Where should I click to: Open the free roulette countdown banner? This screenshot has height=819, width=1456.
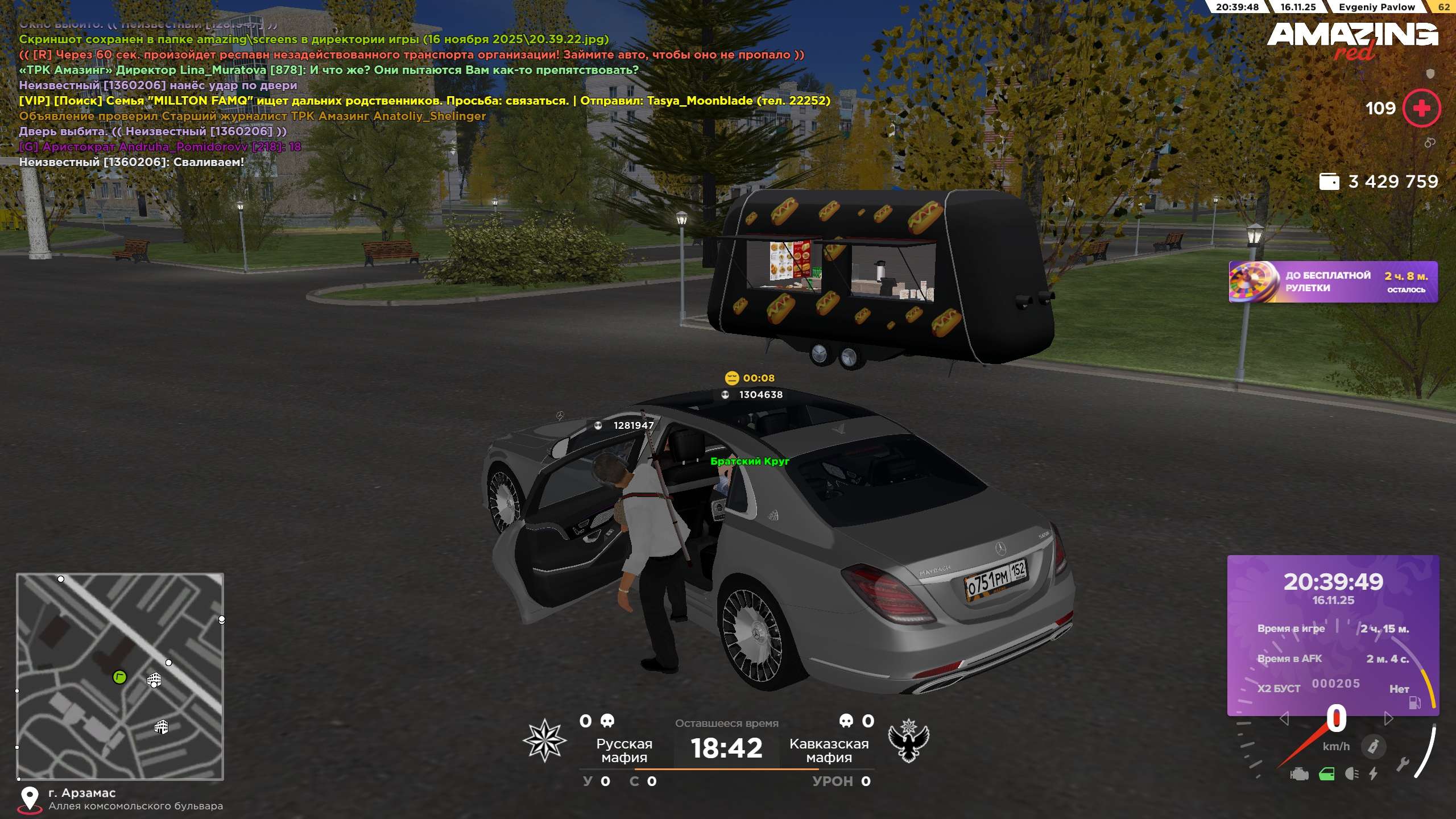click(x=1333, y=282)
